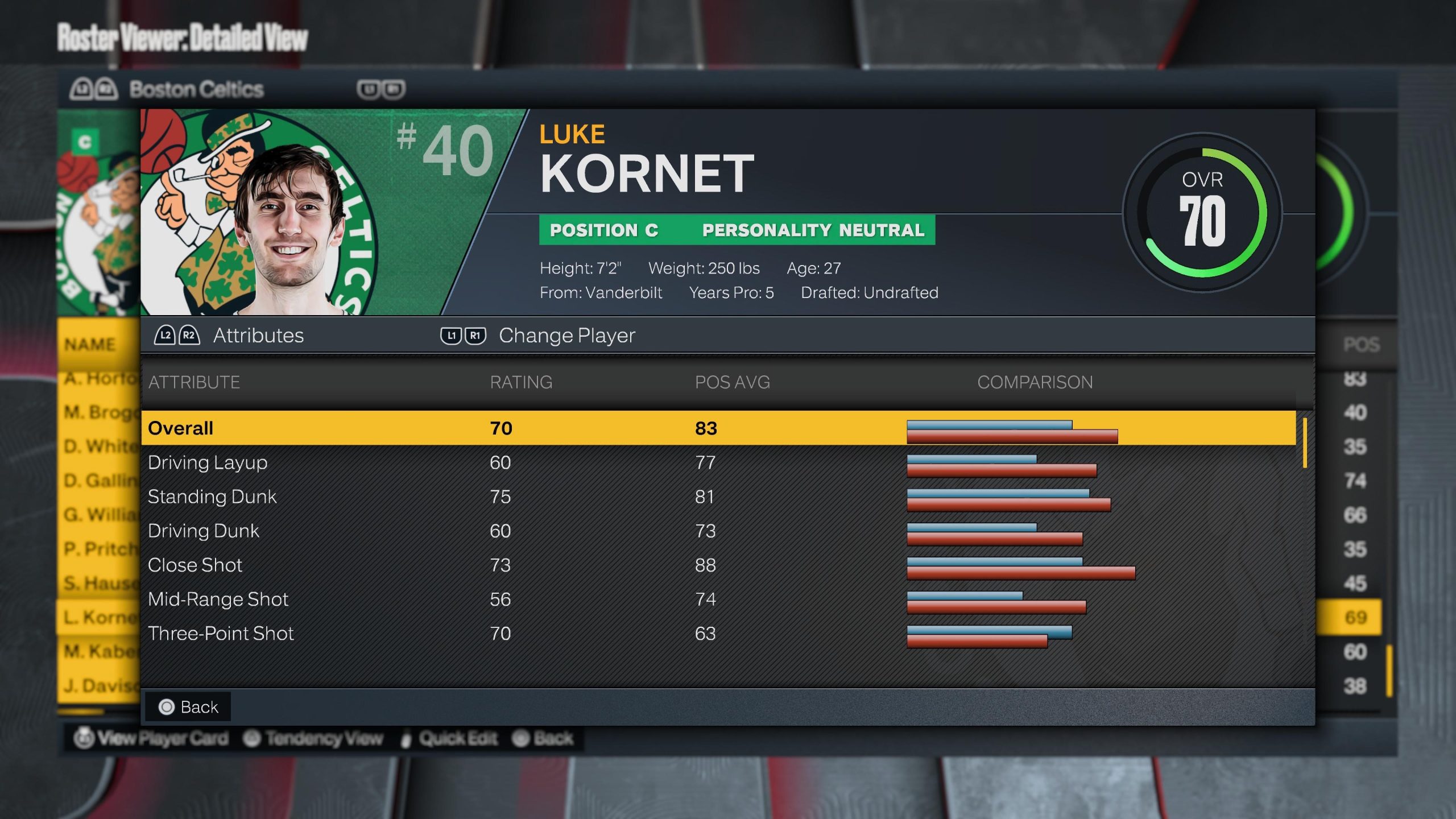The height and width of the screenshot is (819, 1456).
Task: Select the Close Shot attribute row
Action: pos(718,565)
